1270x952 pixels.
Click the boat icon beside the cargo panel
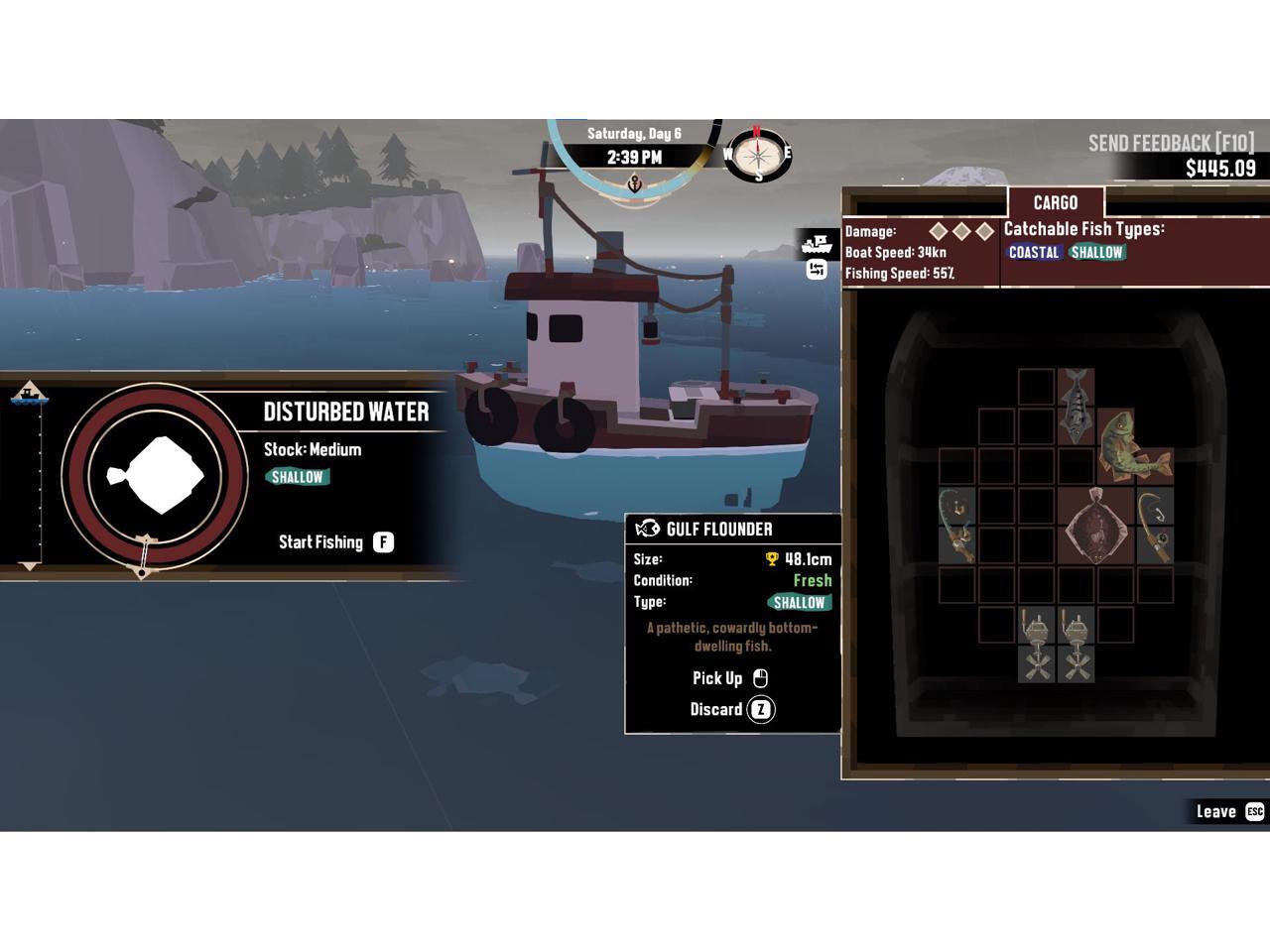pyautogui.click(x=817, y=243)
